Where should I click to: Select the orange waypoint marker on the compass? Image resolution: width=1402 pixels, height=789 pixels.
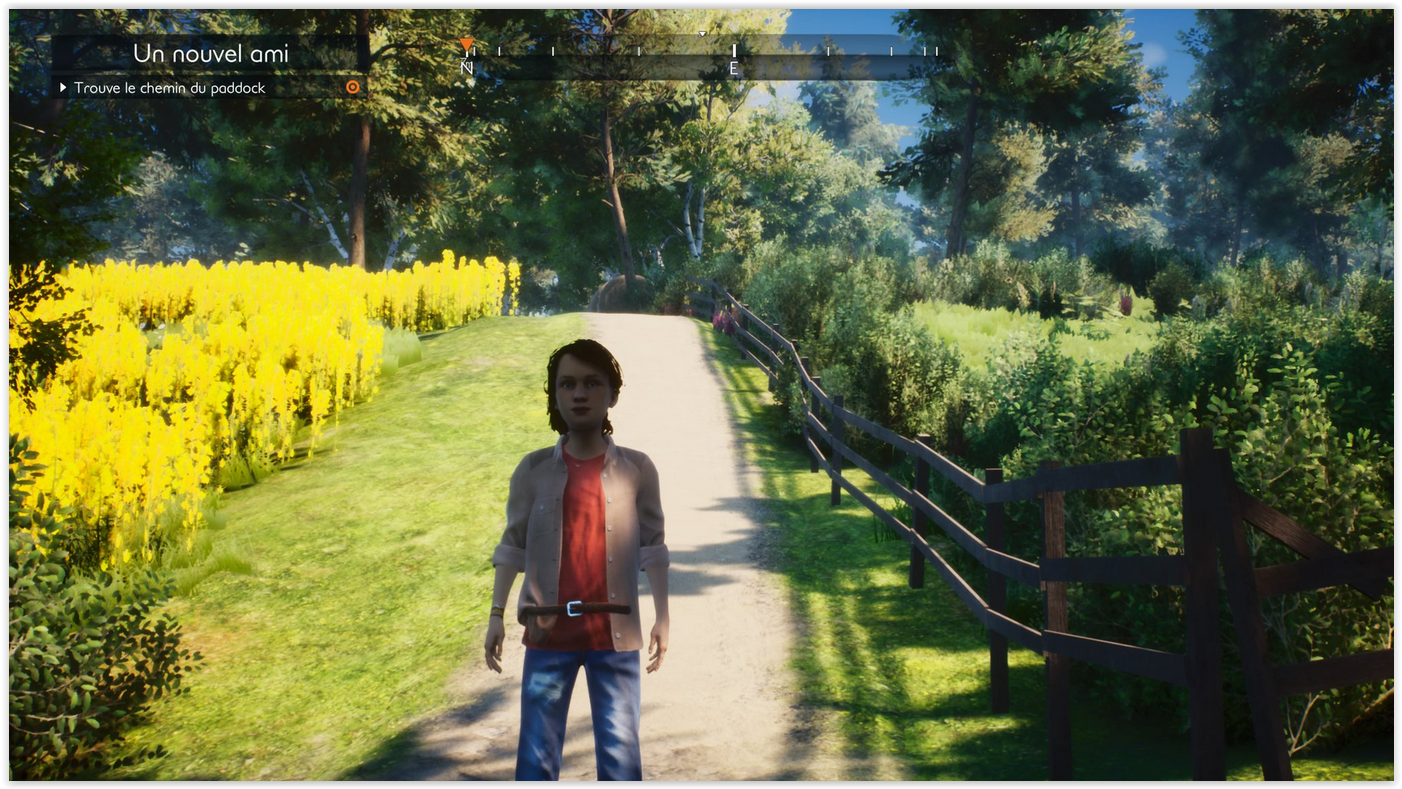[x=466, y=45]
